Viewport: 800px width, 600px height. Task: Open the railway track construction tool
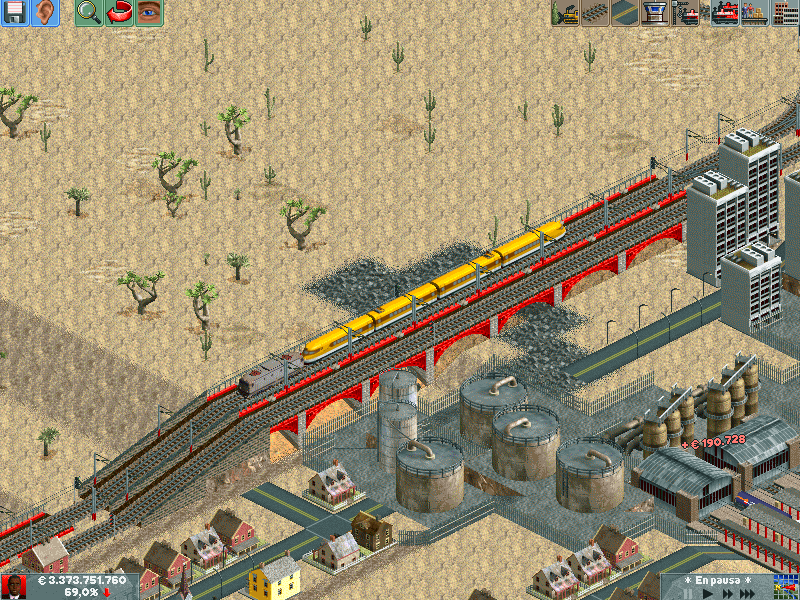pos(595,13)
